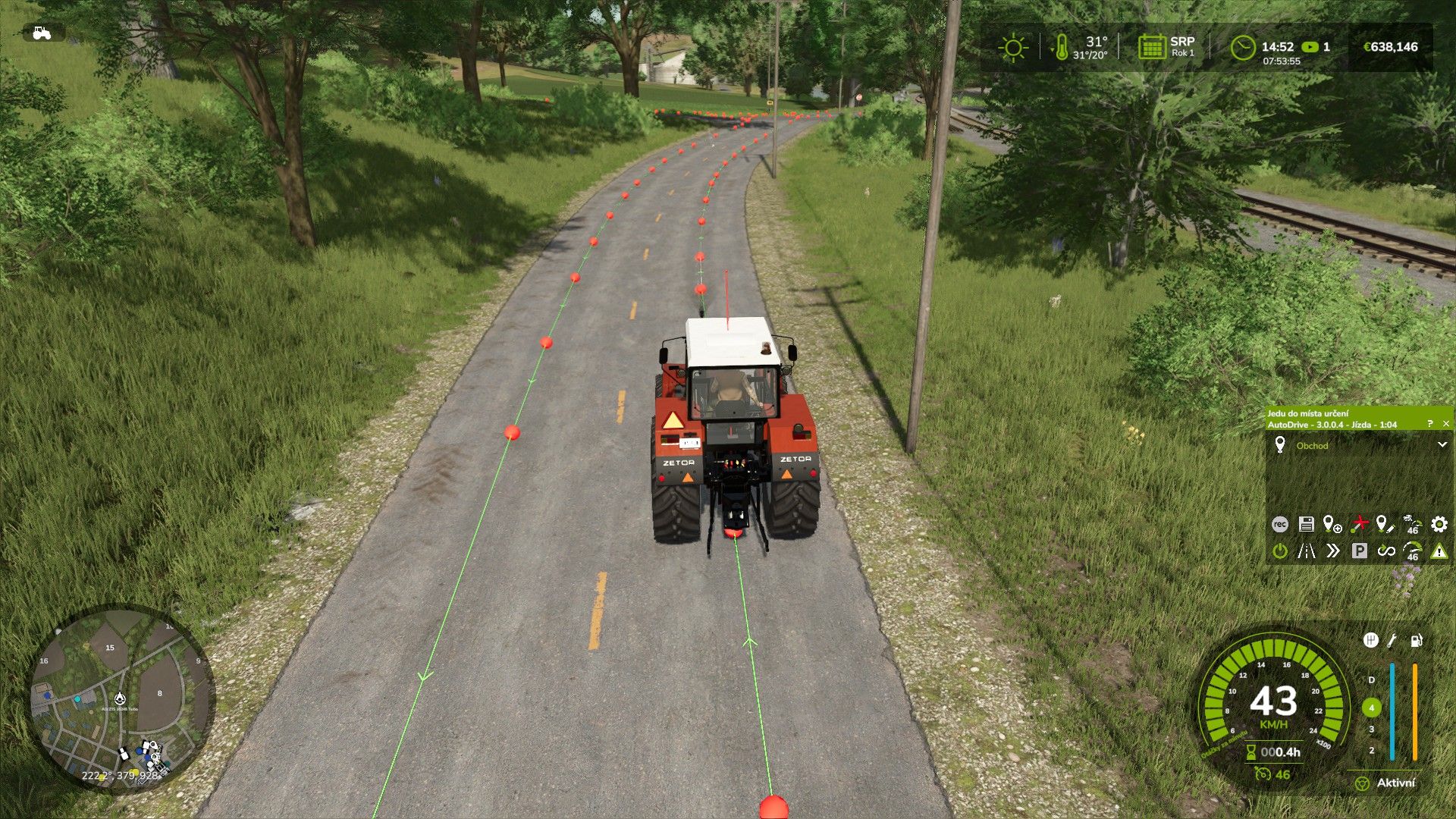Close the AutoDrive panel

1447,423
